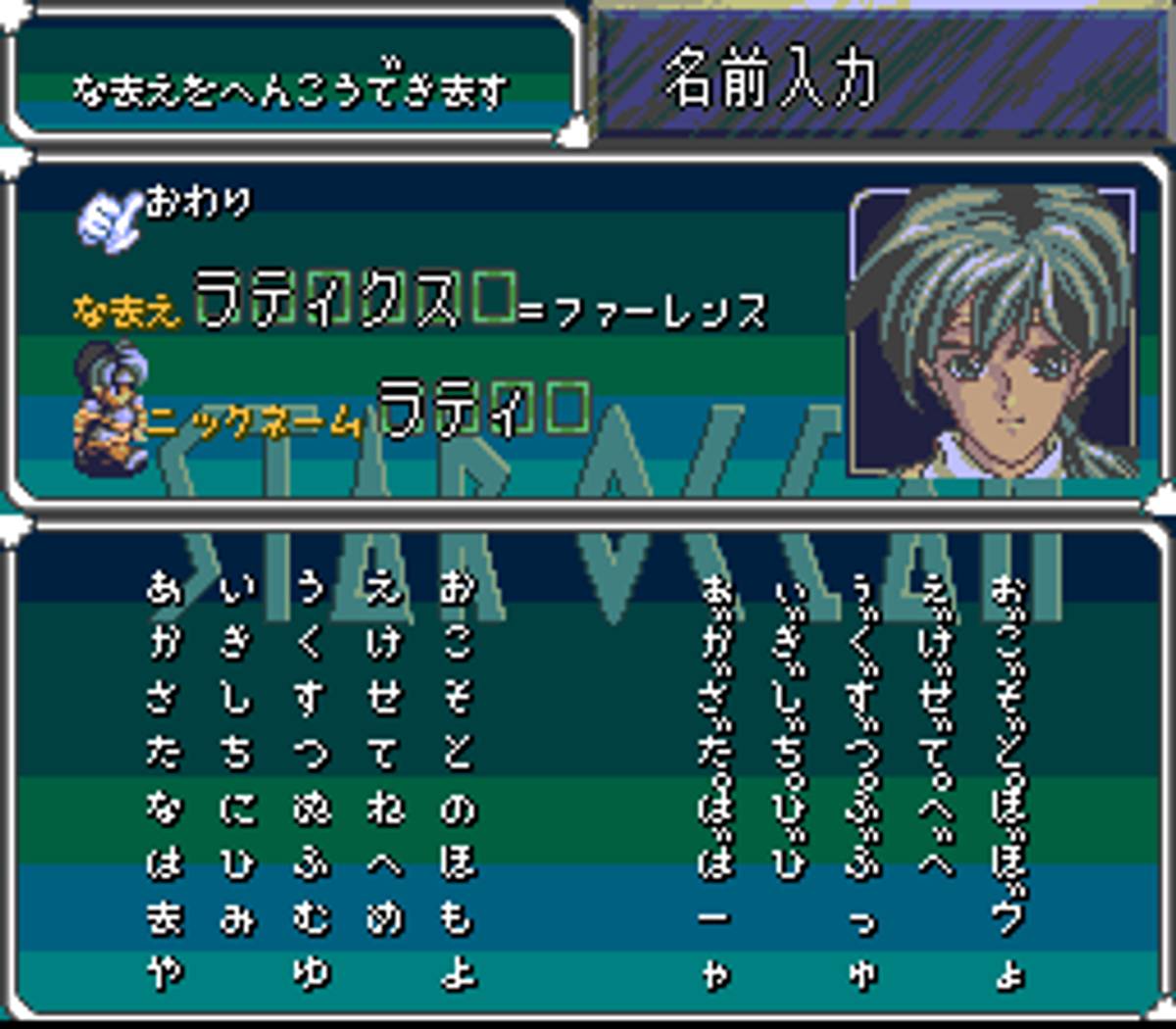Choose the hiragana き character
The width and height of the screenshot is (1176, 1029).
click(237, 643)
